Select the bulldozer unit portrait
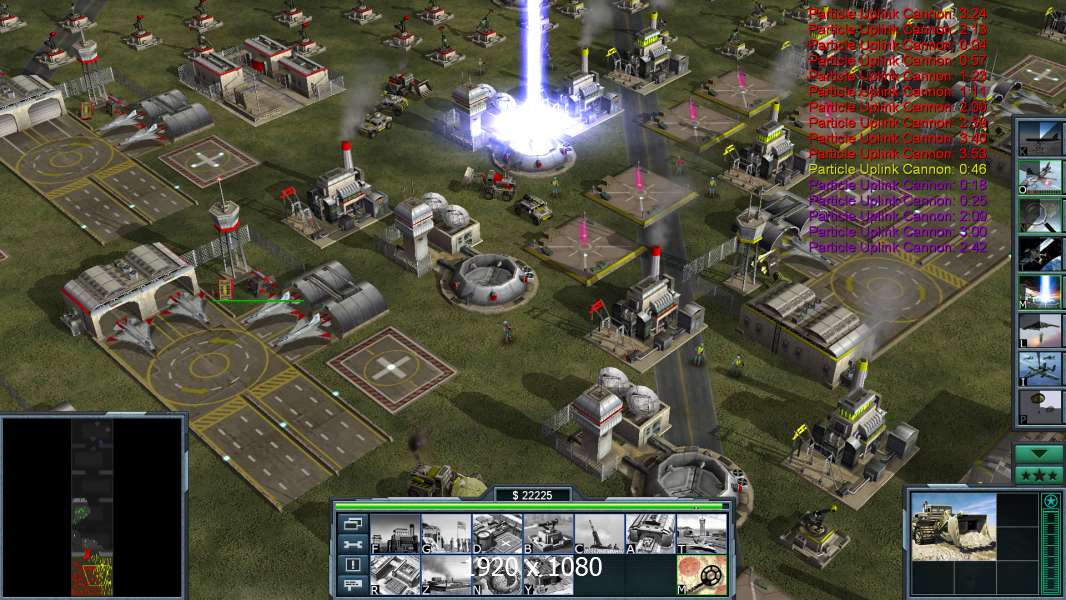Image resolution: width=1066 pixels, height=600 pixels. 953,527
